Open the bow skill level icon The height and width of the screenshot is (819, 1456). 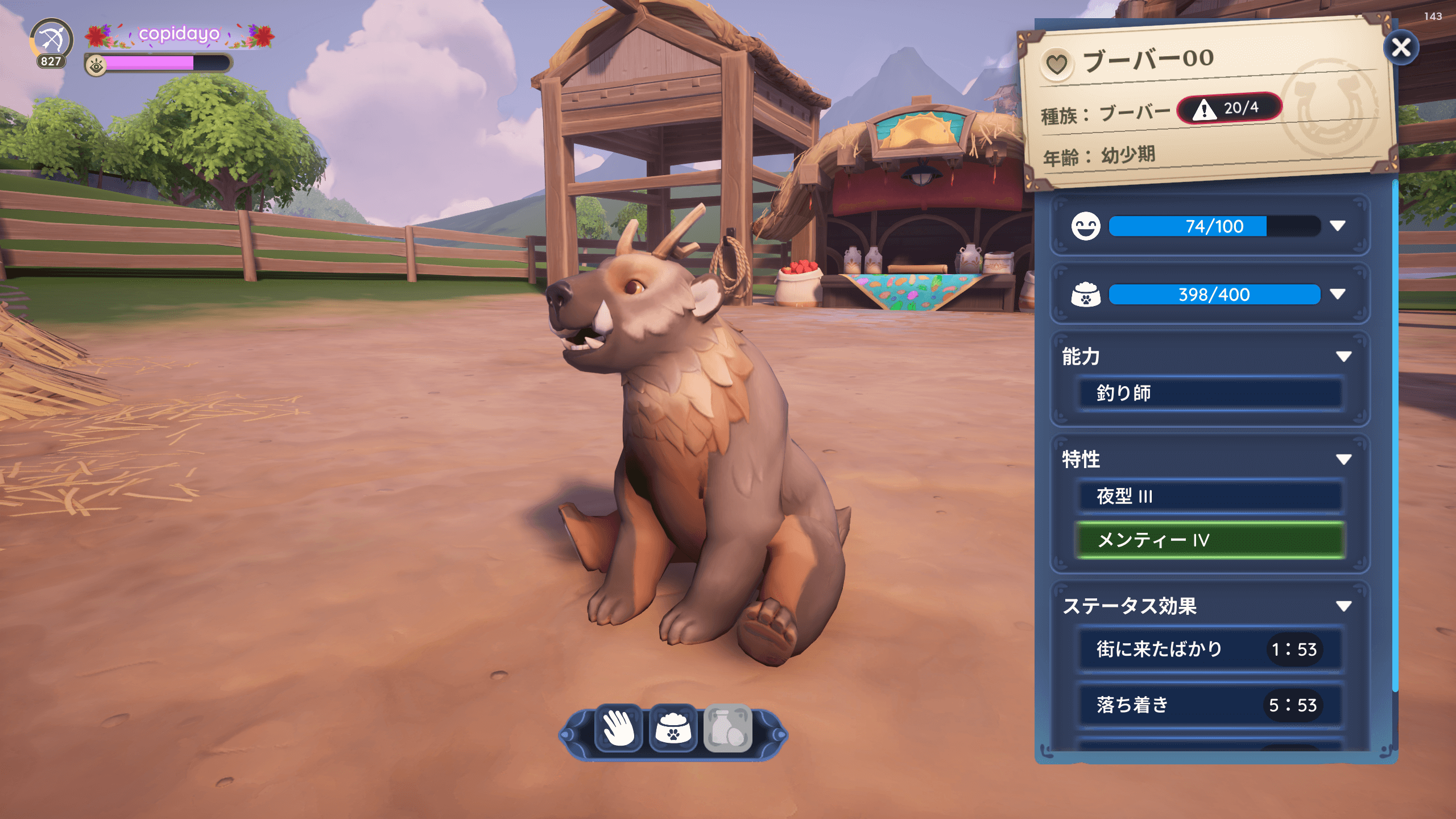pyautogui.click(x=51, y=41)
